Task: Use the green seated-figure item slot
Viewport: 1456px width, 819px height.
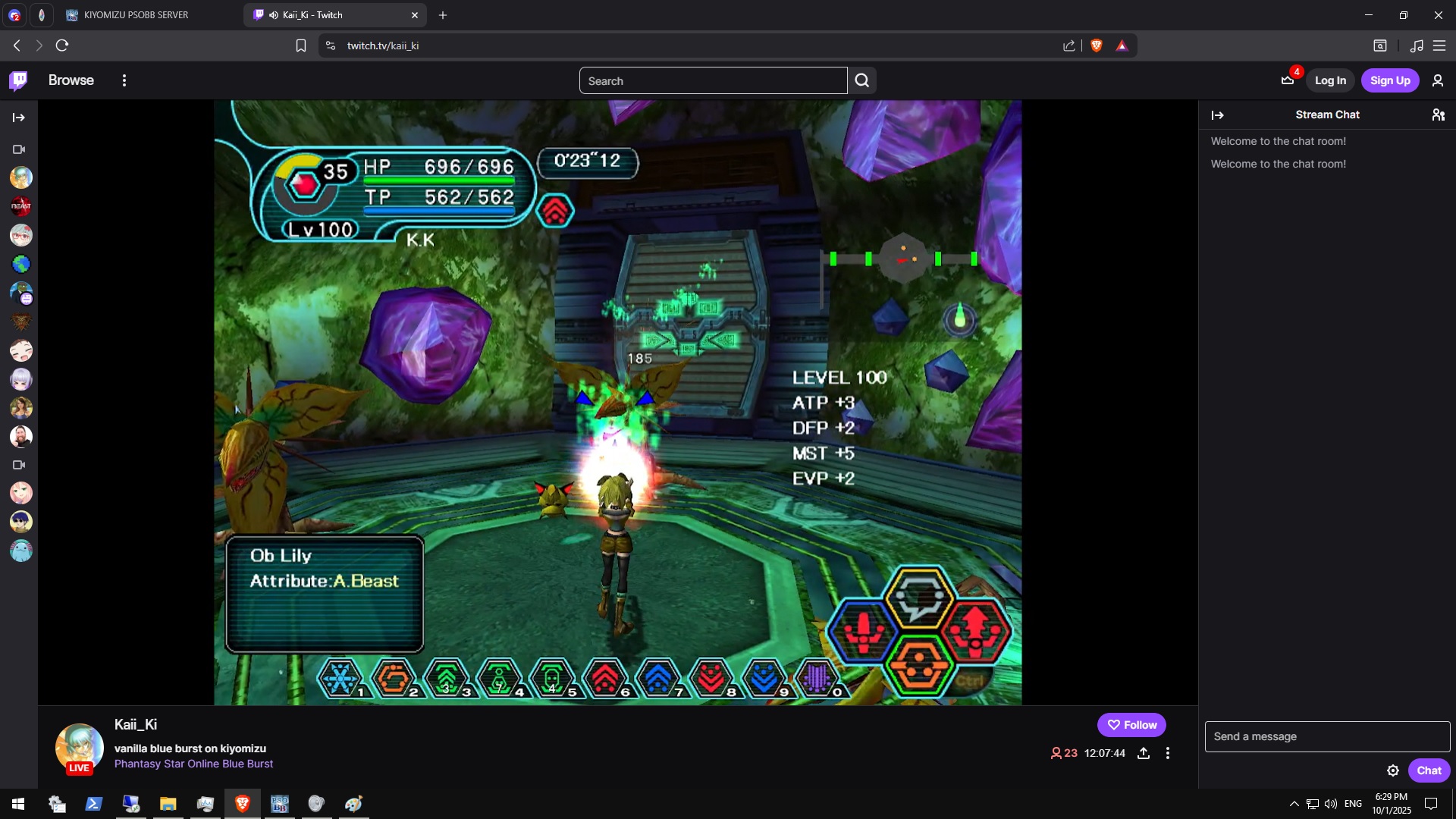Action: coord(499,678)
